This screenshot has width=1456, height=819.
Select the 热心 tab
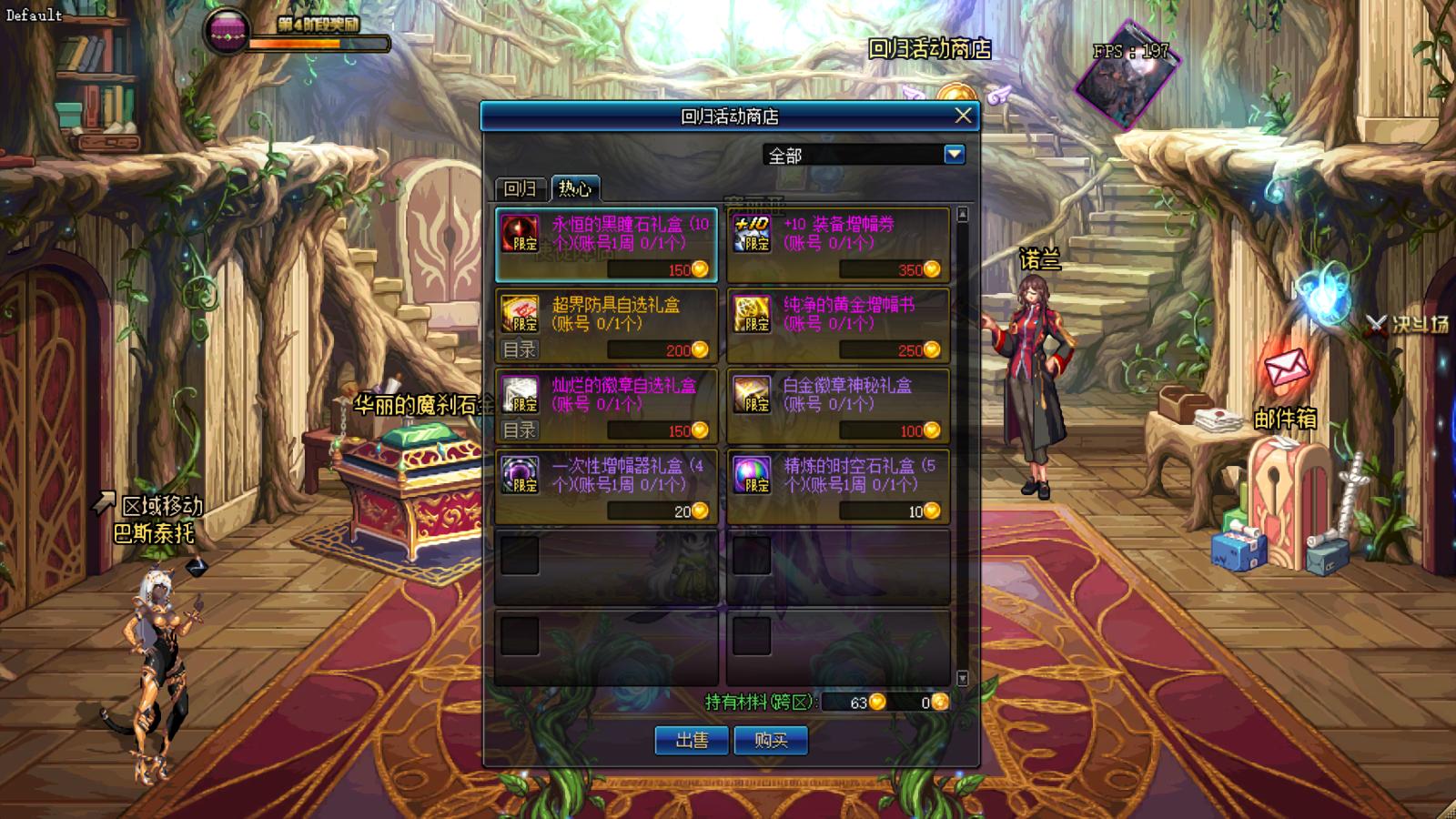(x=574, y=188)
